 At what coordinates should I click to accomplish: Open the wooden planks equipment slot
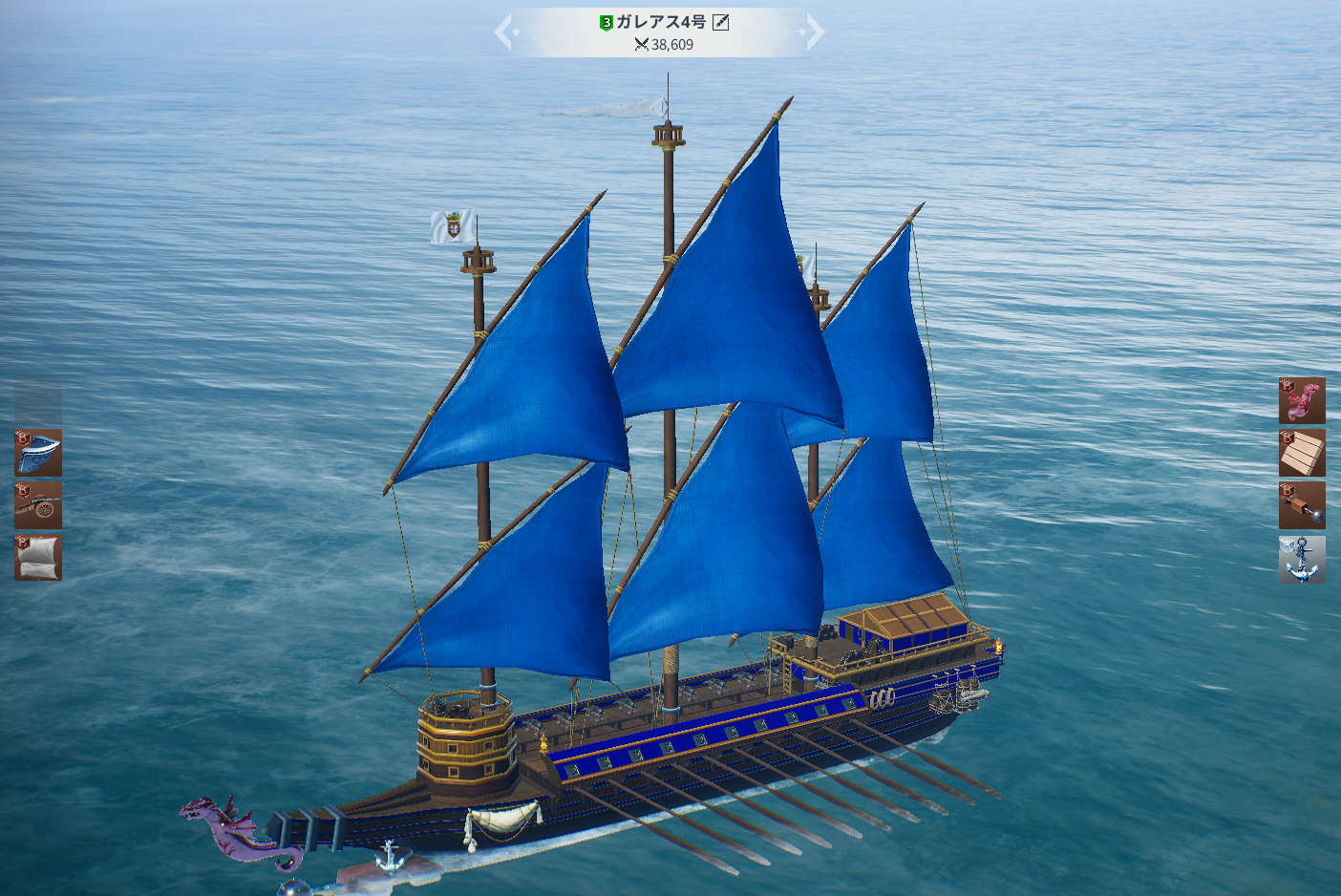[1302, 453]
